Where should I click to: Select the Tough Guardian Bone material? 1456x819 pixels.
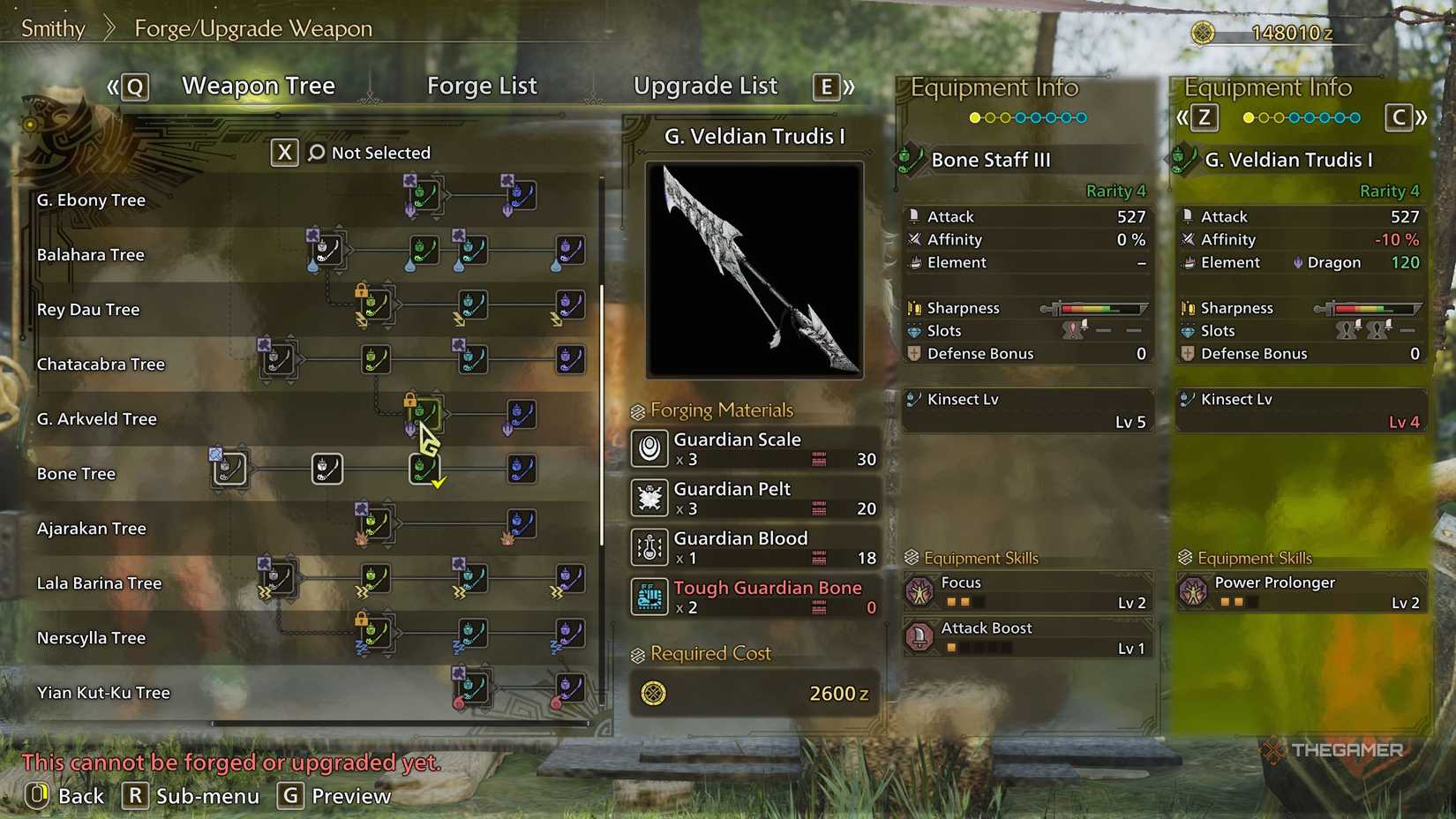click(x=754, y=597)
